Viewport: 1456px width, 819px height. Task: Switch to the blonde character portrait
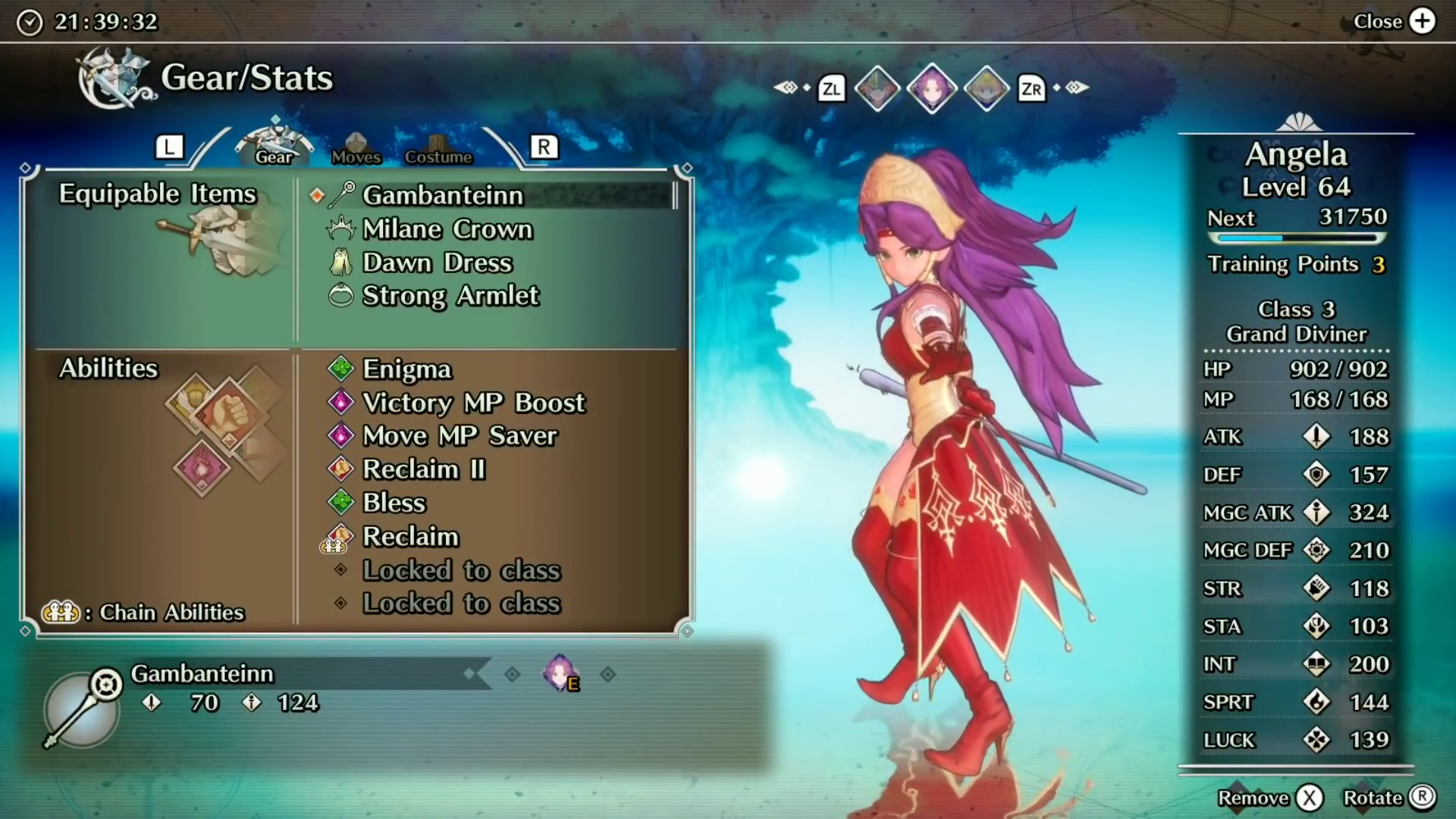pos(986,89)
